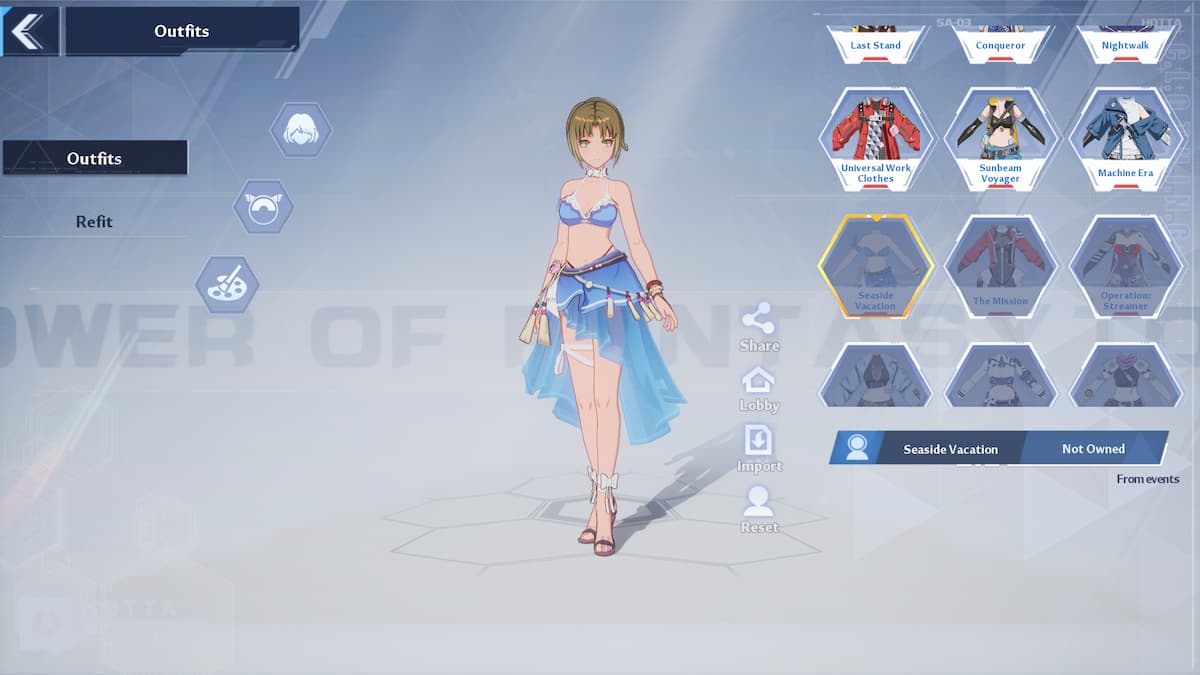Select the Seaside Vacation outfit tile
This screenshot has height=675, width=1200.
click(875, 265)
